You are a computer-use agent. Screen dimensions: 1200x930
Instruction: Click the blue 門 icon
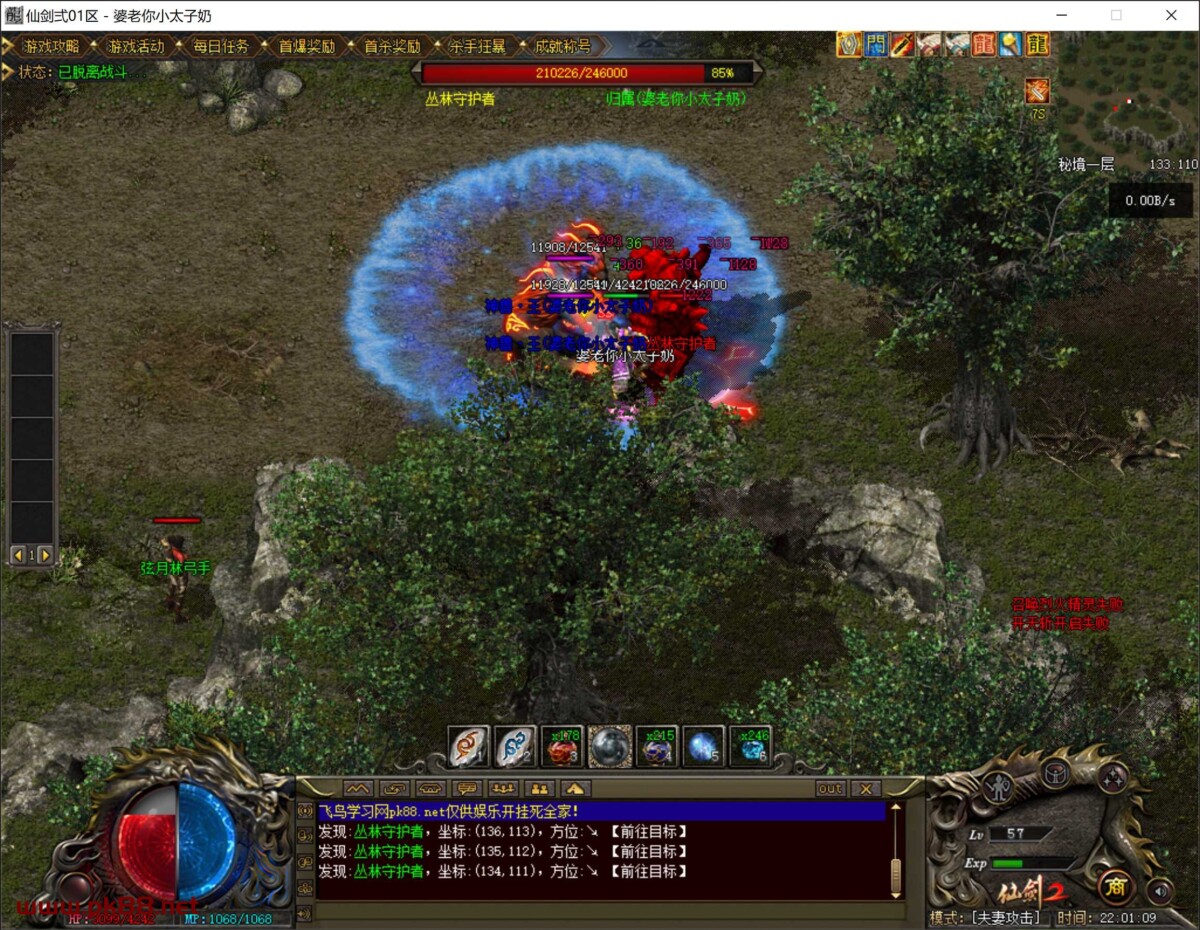[x=876, y=44]
